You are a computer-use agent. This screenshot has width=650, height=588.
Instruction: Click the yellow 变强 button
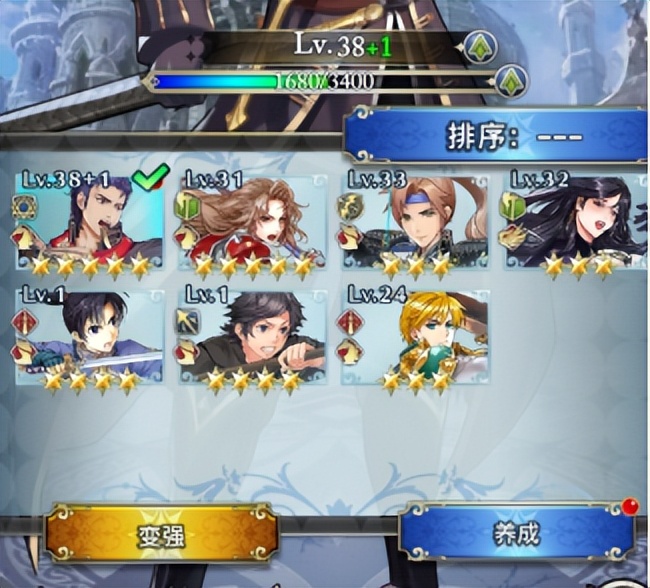point(160,533)
